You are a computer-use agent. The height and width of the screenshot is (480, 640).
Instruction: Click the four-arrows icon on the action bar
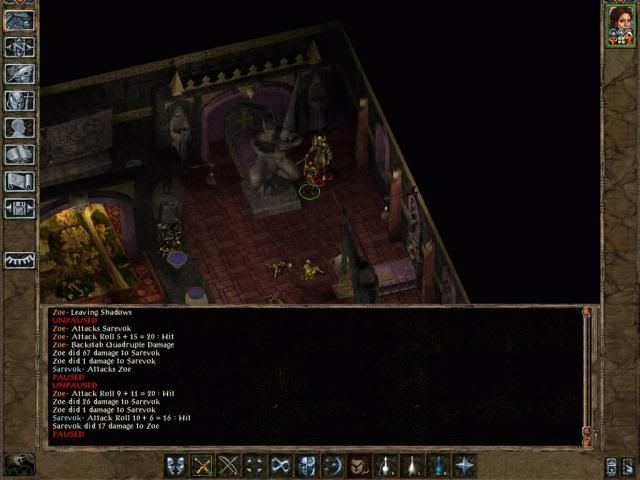[254, 465]
